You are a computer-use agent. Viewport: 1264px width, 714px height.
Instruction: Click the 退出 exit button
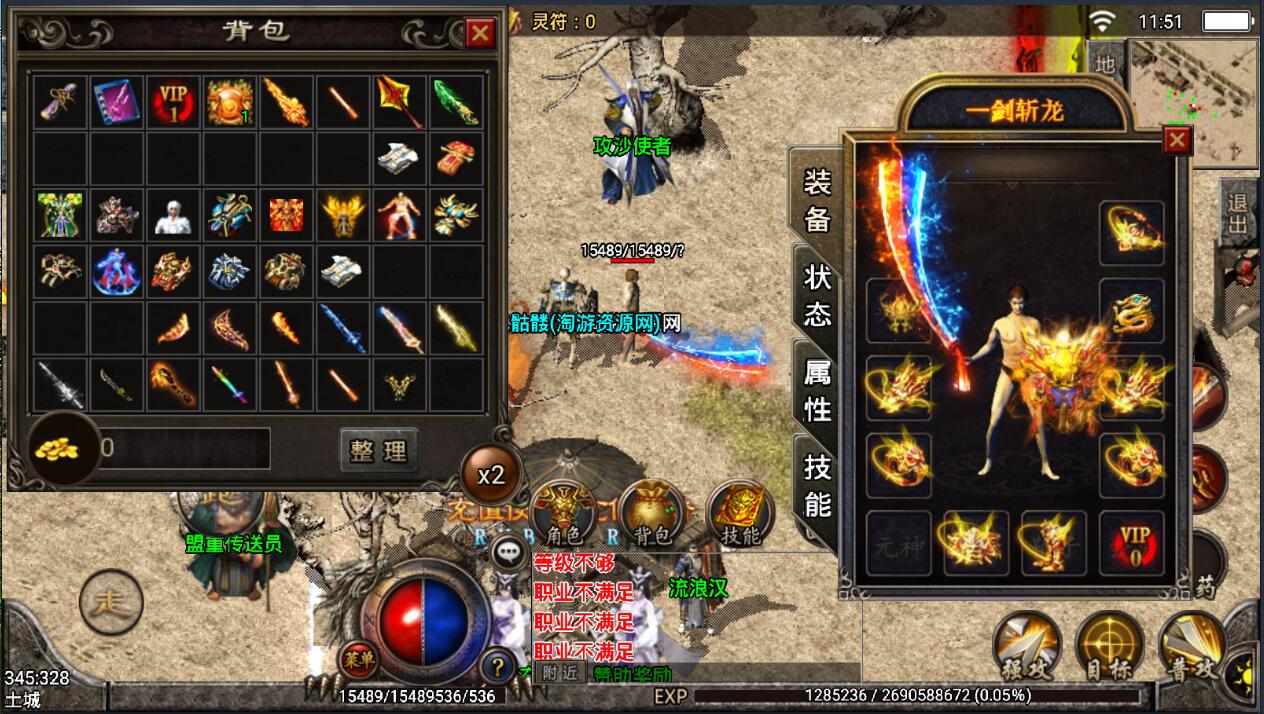(x=1238, y=215)
